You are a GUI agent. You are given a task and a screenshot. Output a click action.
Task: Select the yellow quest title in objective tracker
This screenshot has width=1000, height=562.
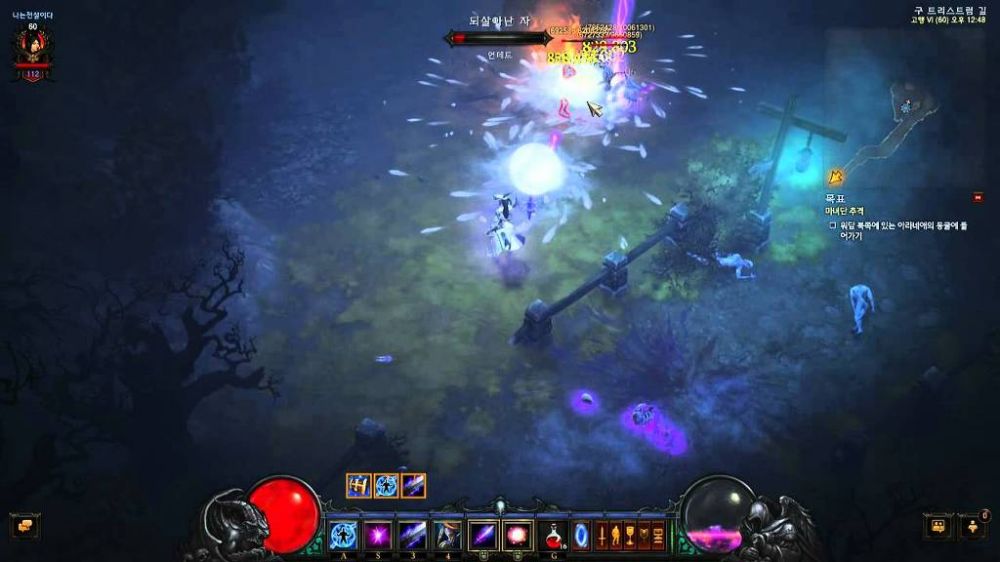[844, 211]
